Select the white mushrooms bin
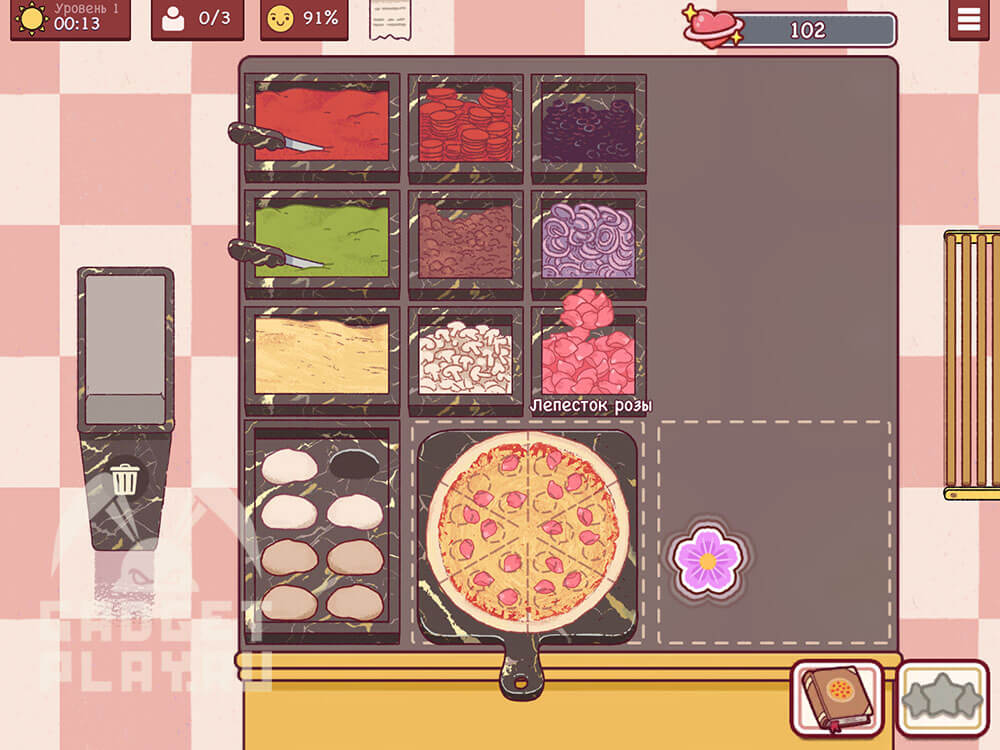Viewport: 1000px width, 750px height. click(x=465, y=356)
